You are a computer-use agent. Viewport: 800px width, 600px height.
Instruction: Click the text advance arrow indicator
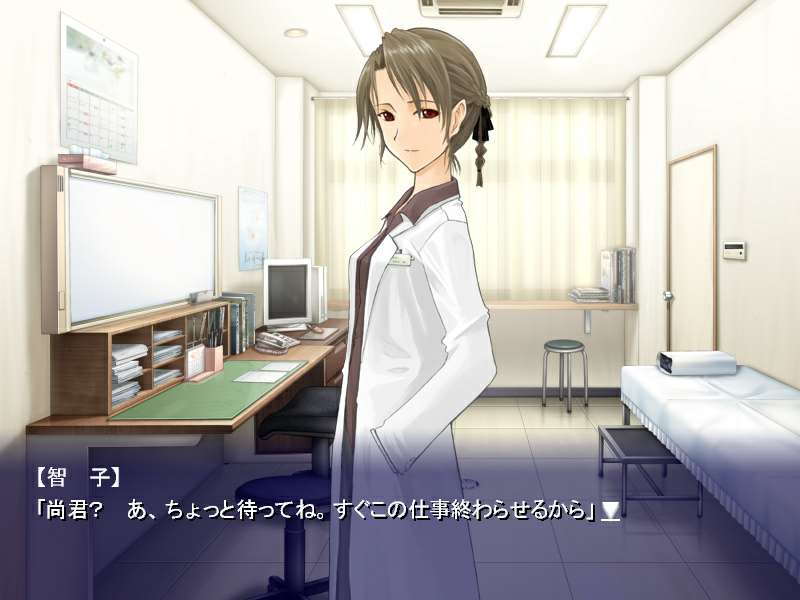point(610,511)
